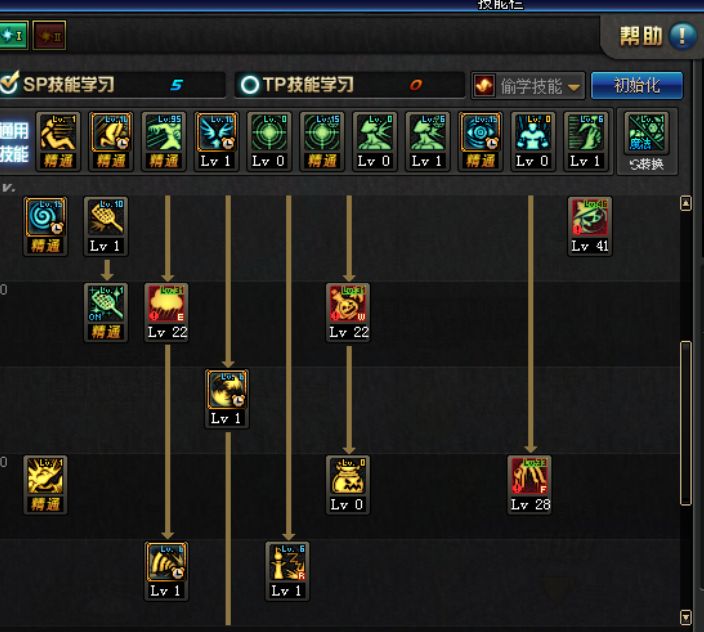Select the green flyswatter ON passive skill
Viewport: 704px width, 632px height.
[105, 305]
